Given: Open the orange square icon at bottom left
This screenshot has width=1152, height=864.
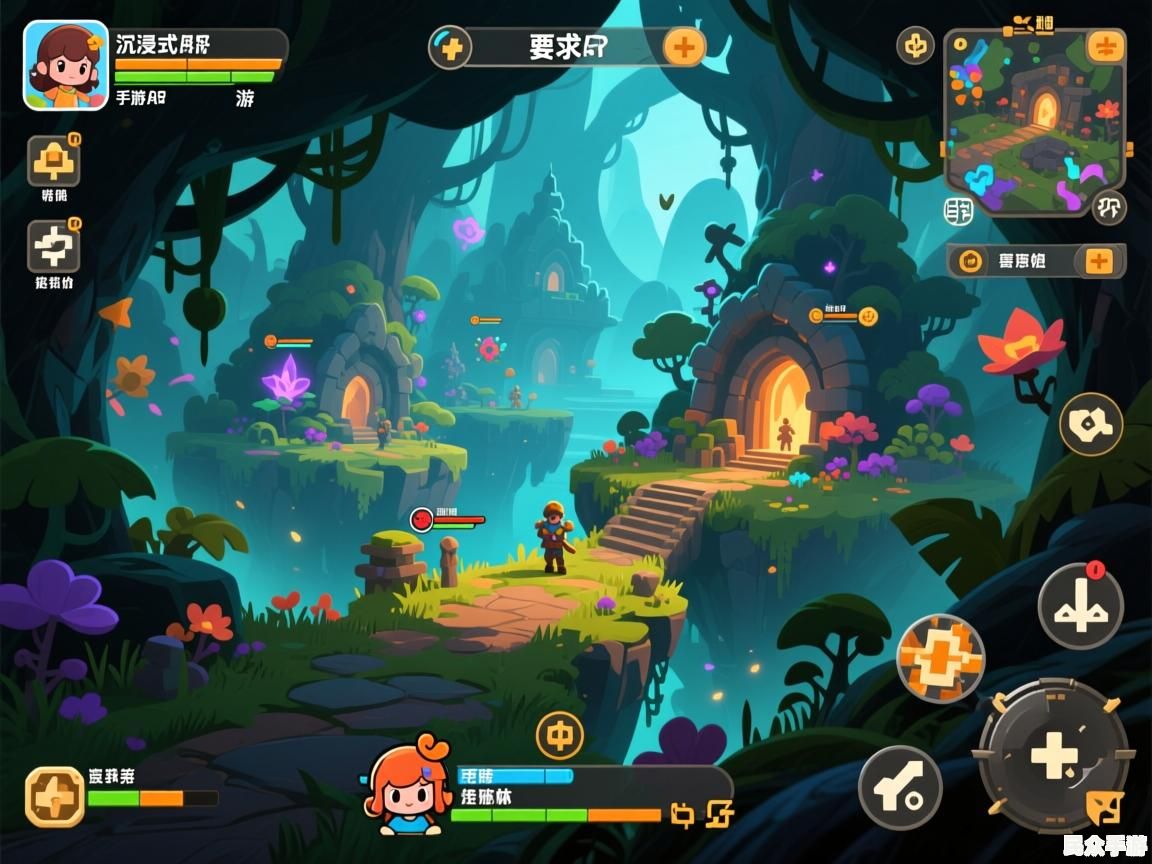Looking at the screenshot, I should [x=54, y=797].
